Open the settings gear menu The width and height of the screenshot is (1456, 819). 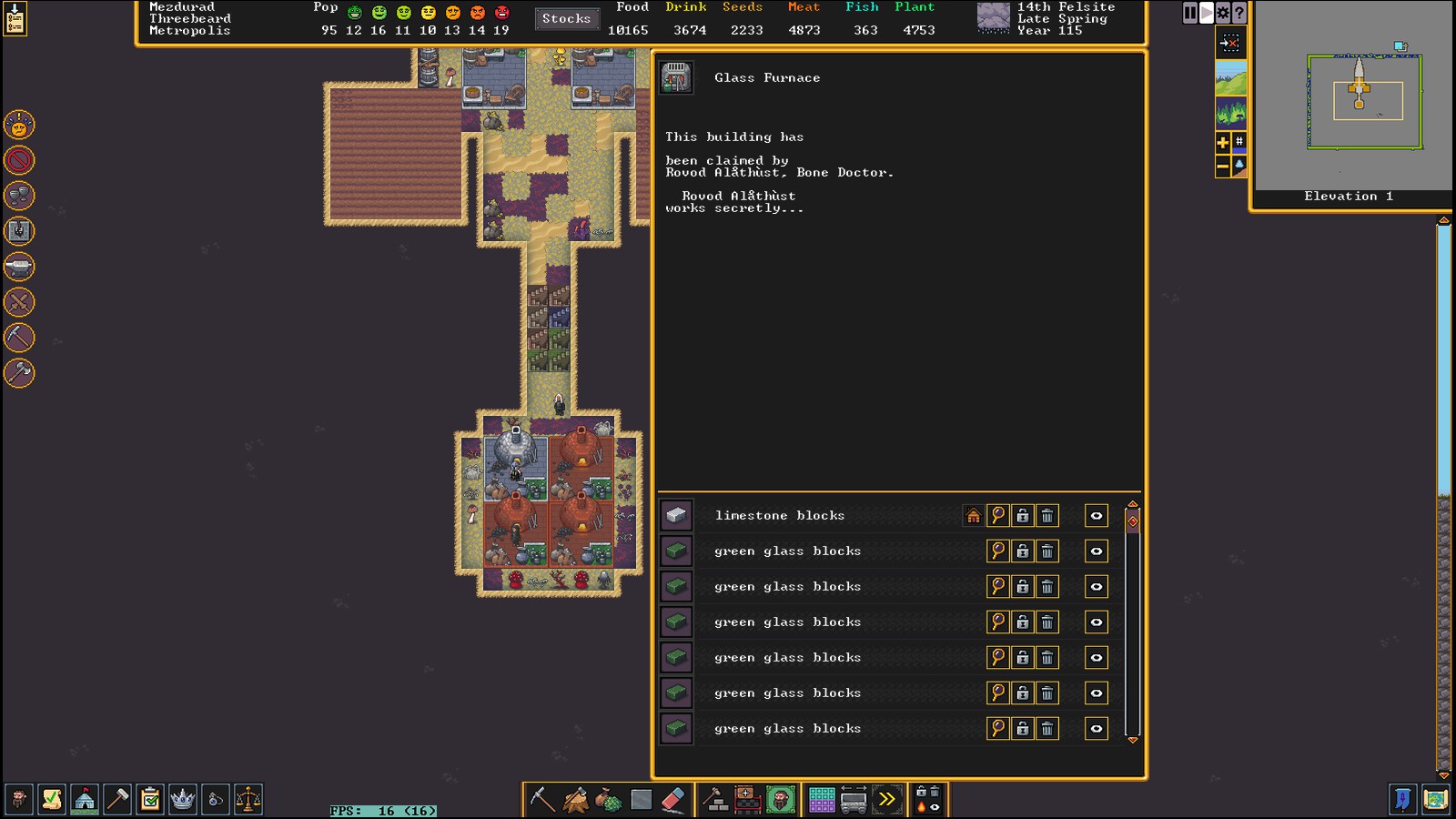[1223, 13]
